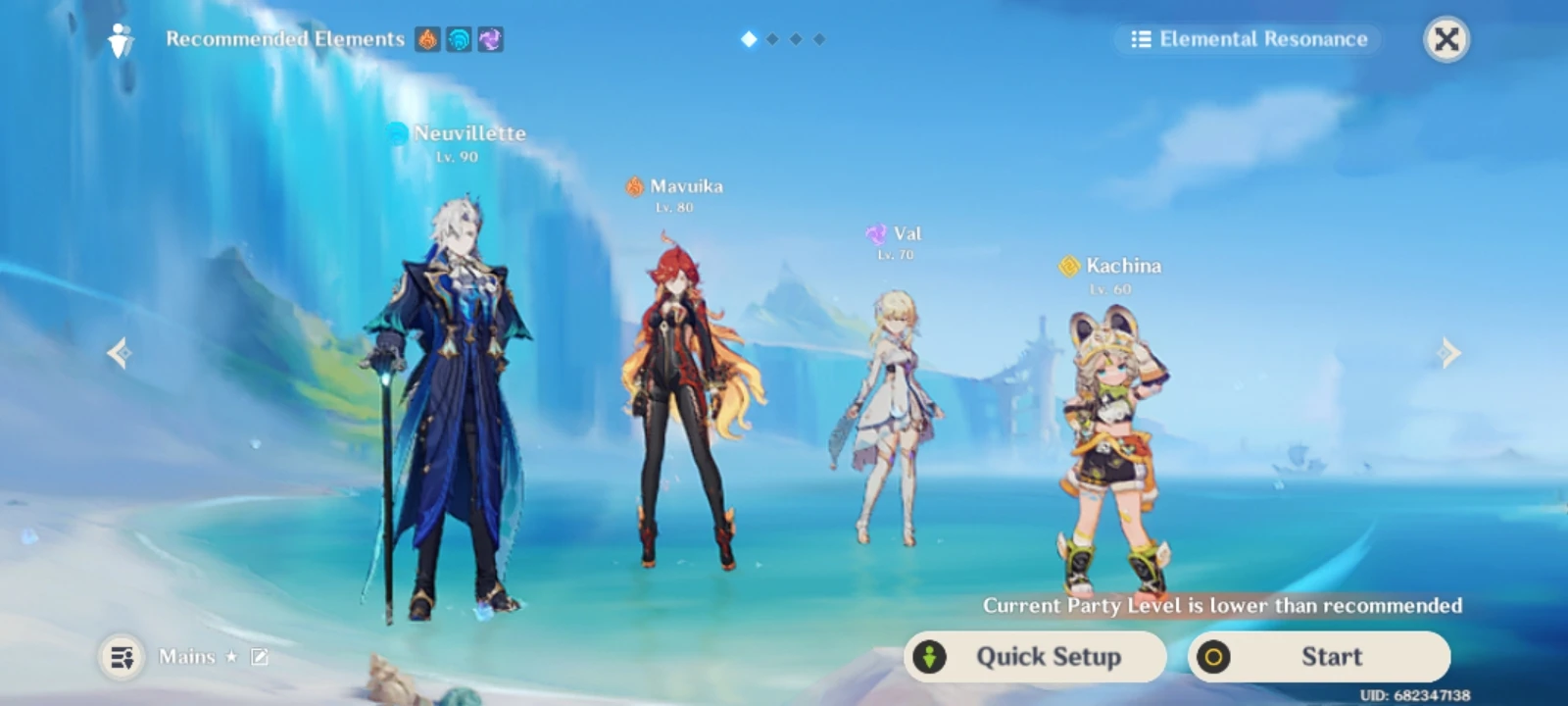Viewport: 1568px width, 706px height.
Task: Click the Quick Setup button
Action: 1034,657
